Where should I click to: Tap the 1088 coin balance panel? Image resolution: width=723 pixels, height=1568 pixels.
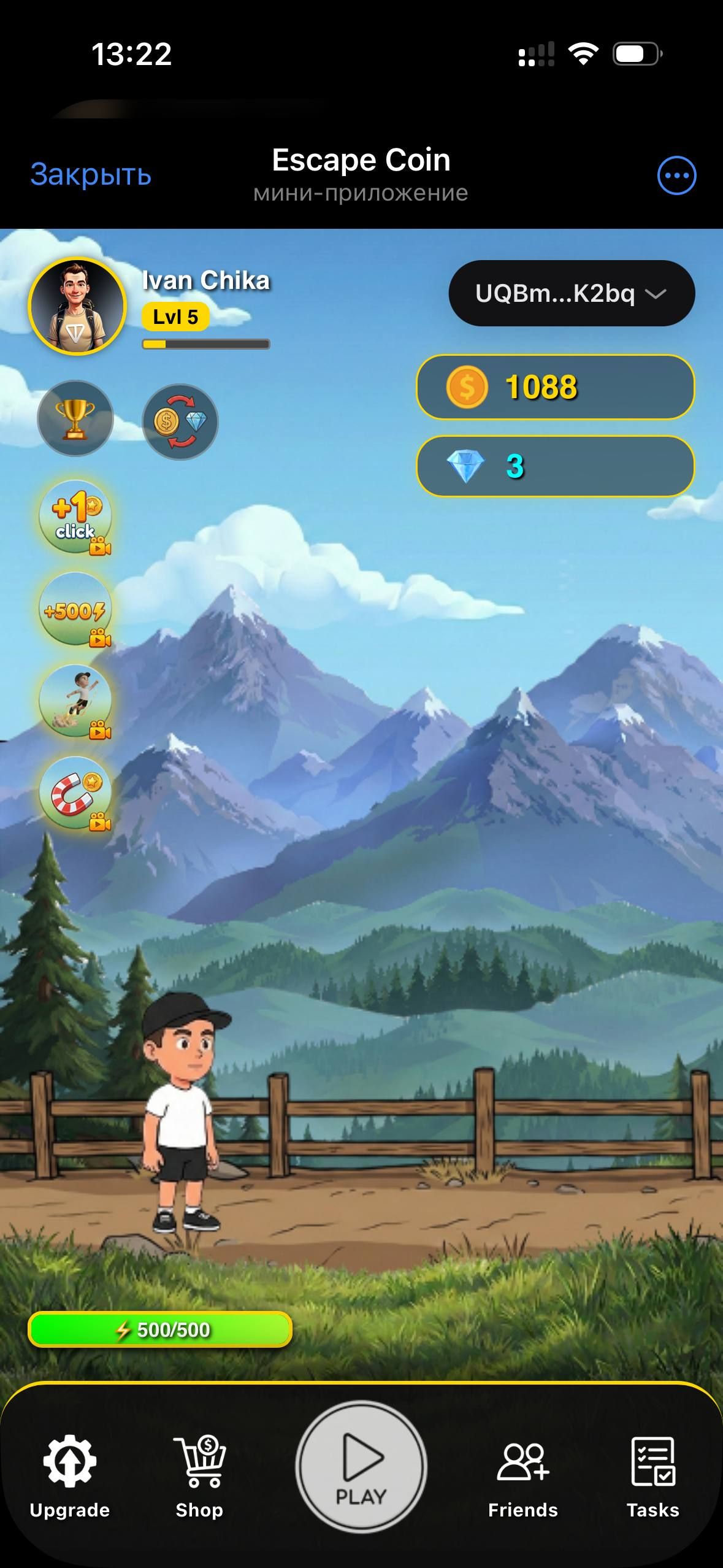tap(555, 387)
